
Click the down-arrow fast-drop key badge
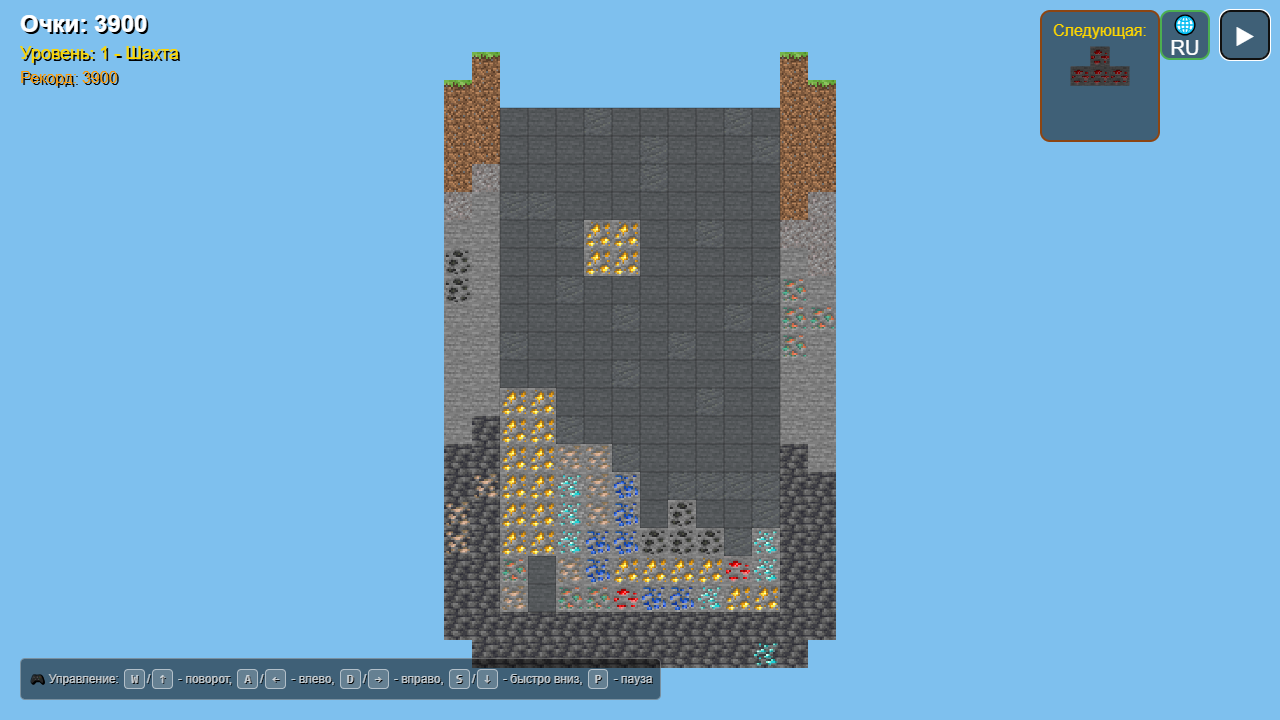point(487,678)
